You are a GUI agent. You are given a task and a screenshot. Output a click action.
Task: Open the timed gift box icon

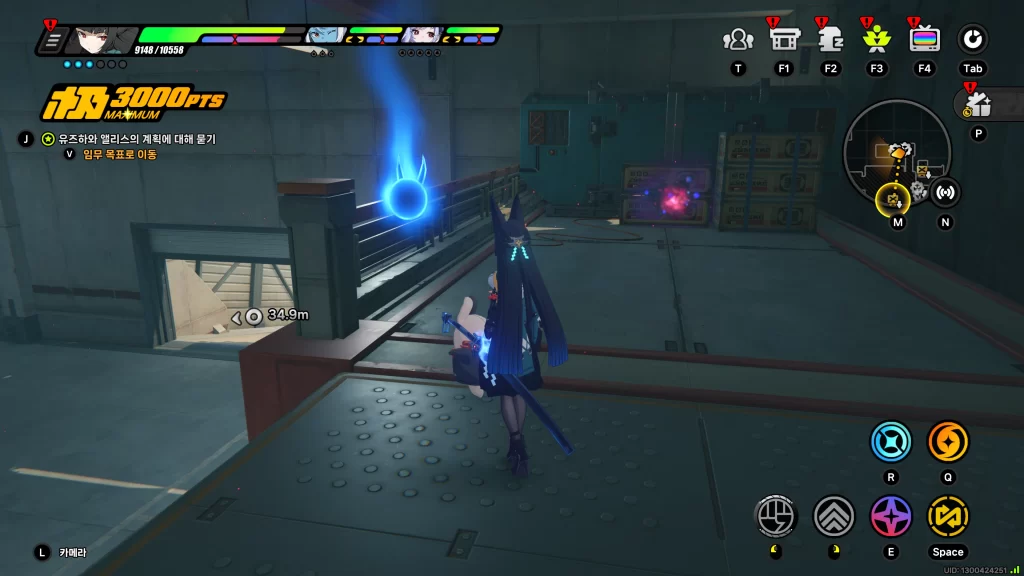977,103
